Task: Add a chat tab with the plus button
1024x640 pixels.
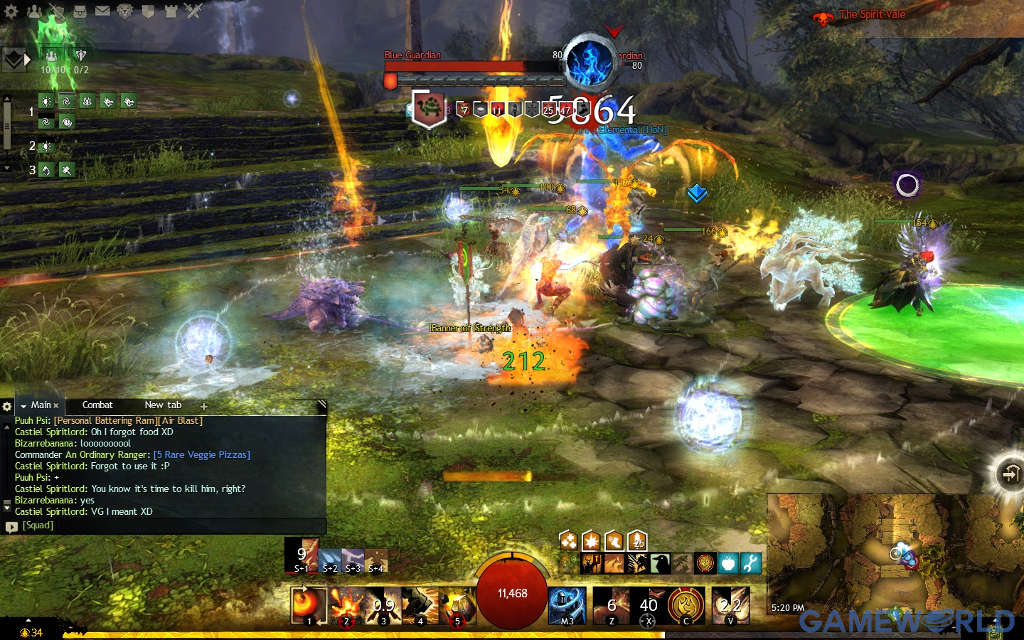Action: (x=204, y=406)
